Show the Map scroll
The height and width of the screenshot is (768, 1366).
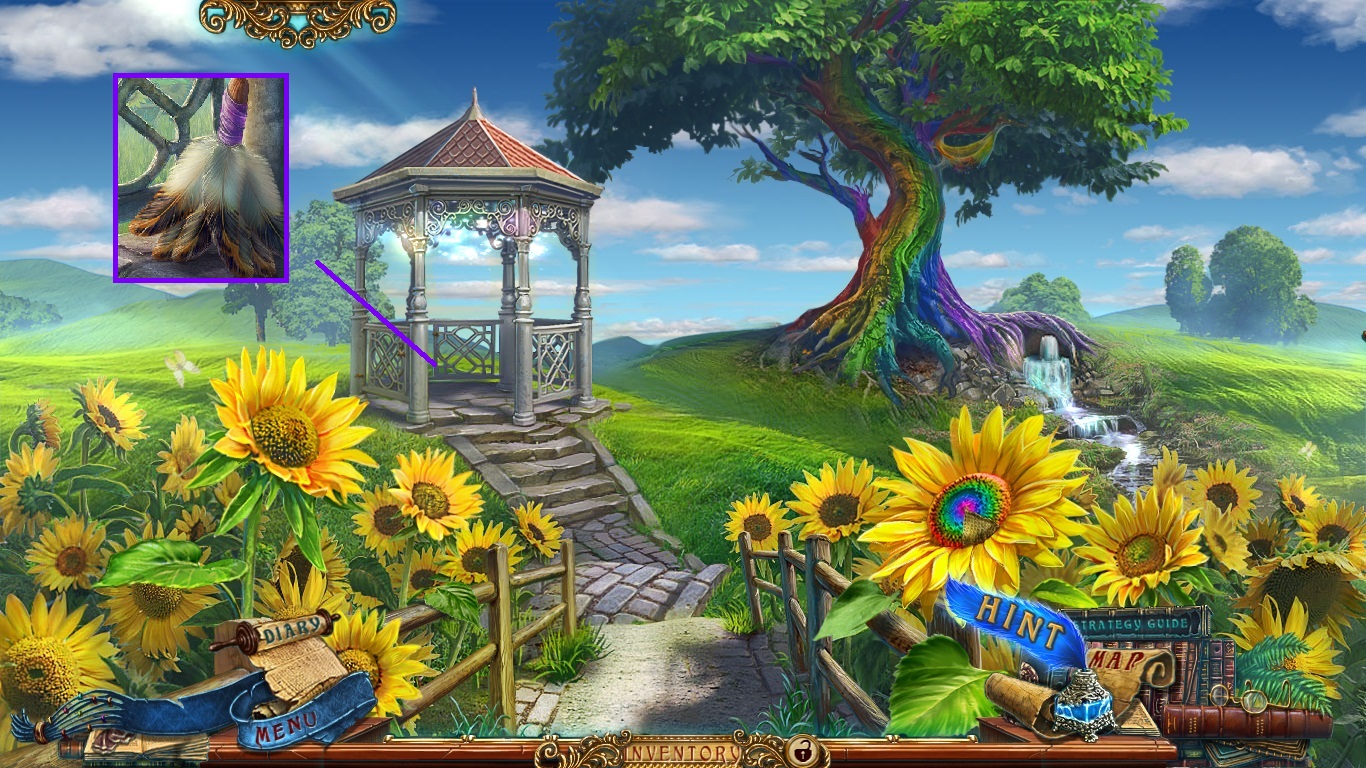pyautogui.click(x=1111, y=661)
